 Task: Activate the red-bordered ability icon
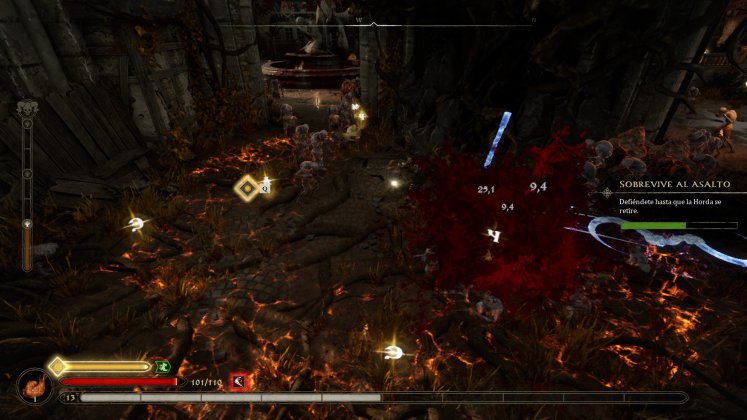pos(239,380)
